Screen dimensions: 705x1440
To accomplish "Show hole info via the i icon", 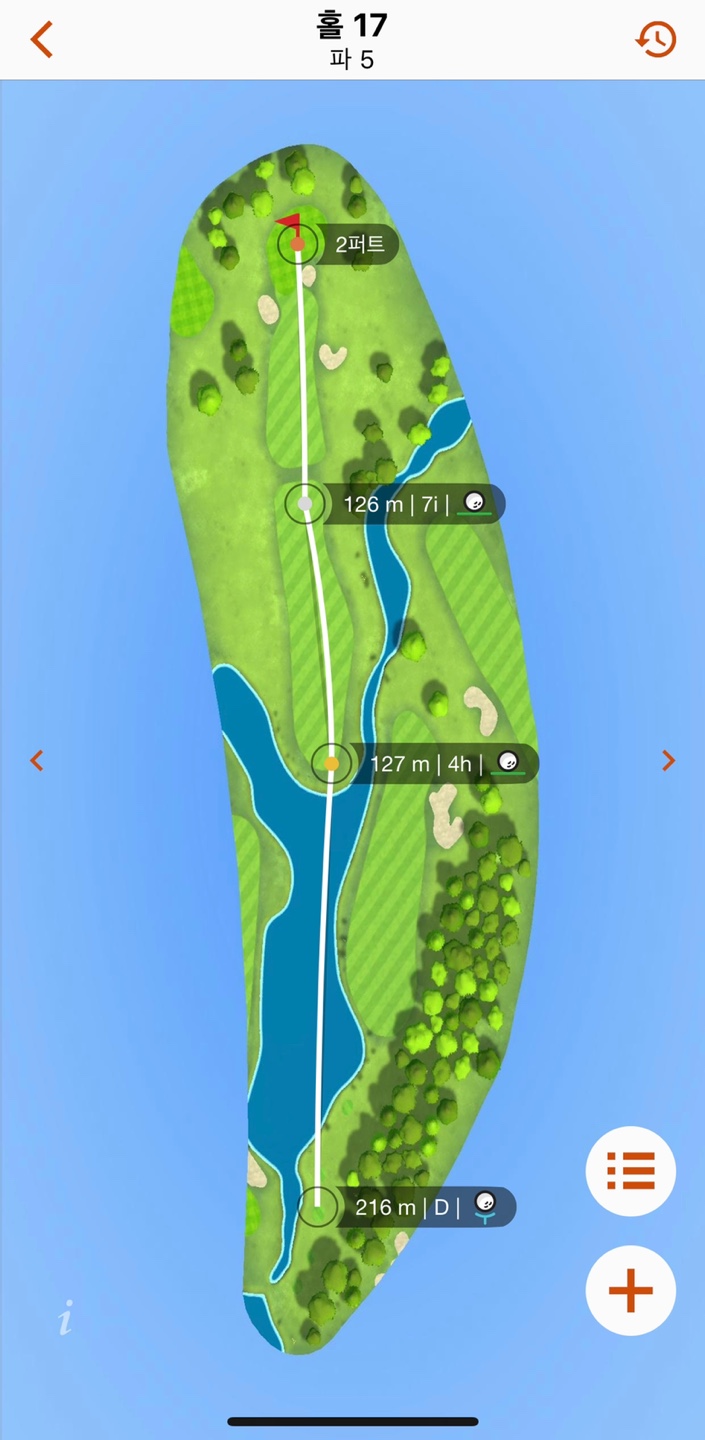I will tap(65, 1319).
